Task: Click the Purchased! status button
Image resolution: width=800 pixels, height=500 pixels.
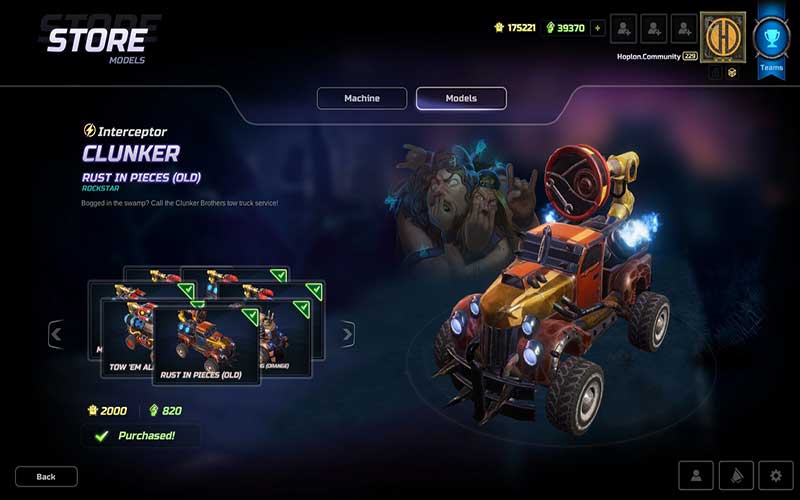Action: (141, 436)
